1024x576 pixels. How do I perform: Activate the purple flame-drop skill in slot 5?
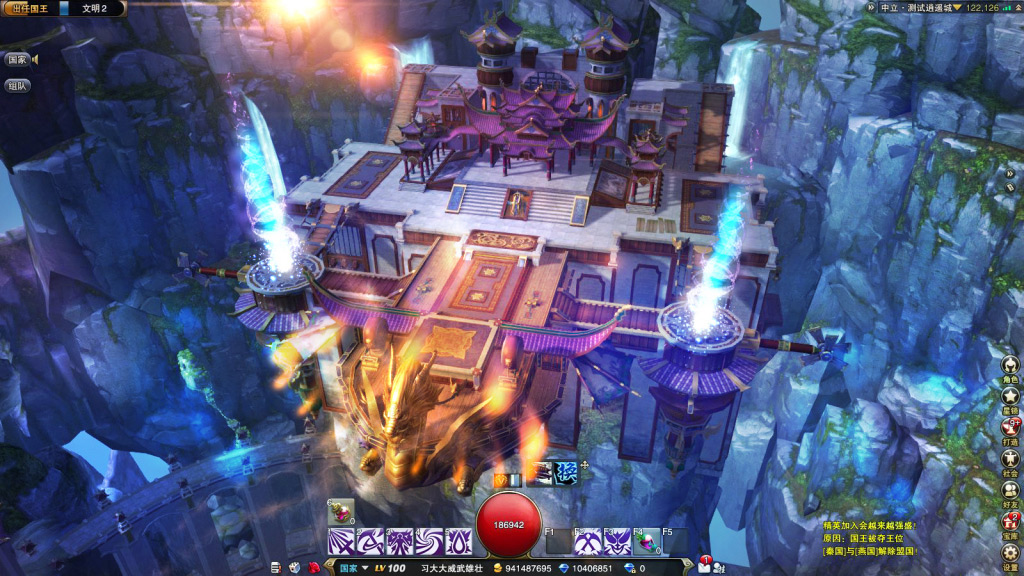coord(458,541)
